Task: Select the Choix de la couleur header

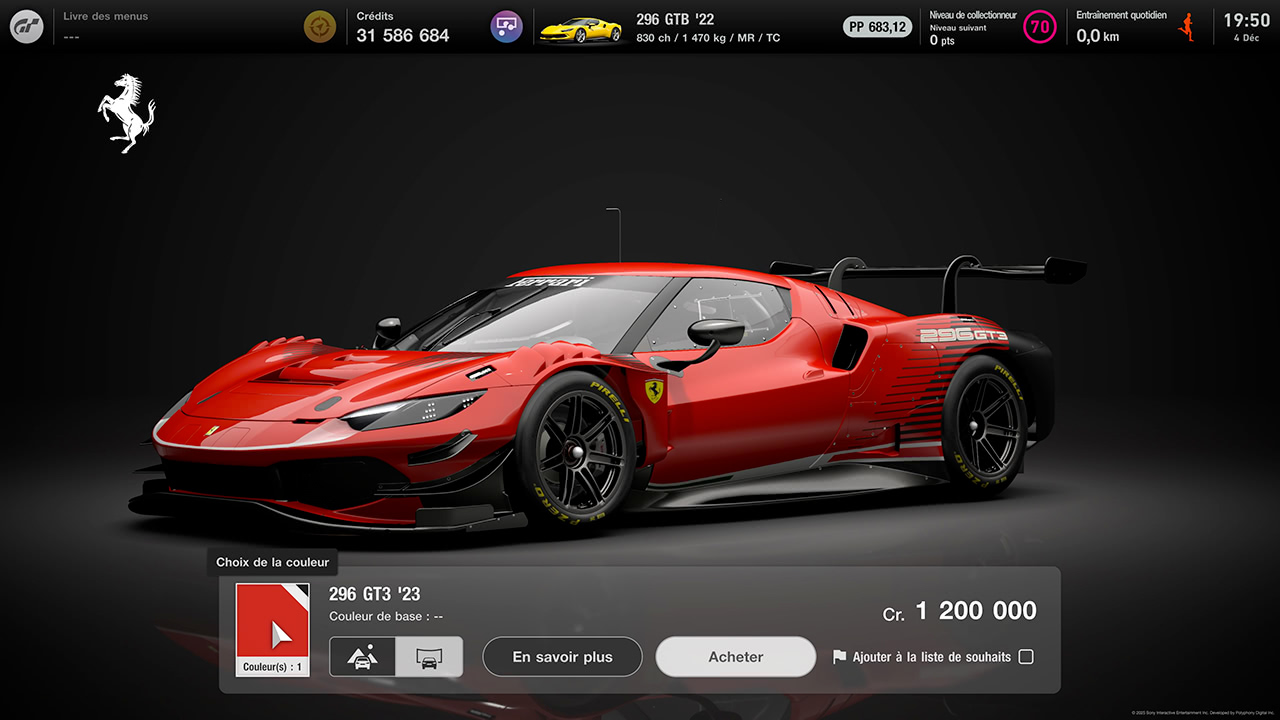Action: (272, 562)
